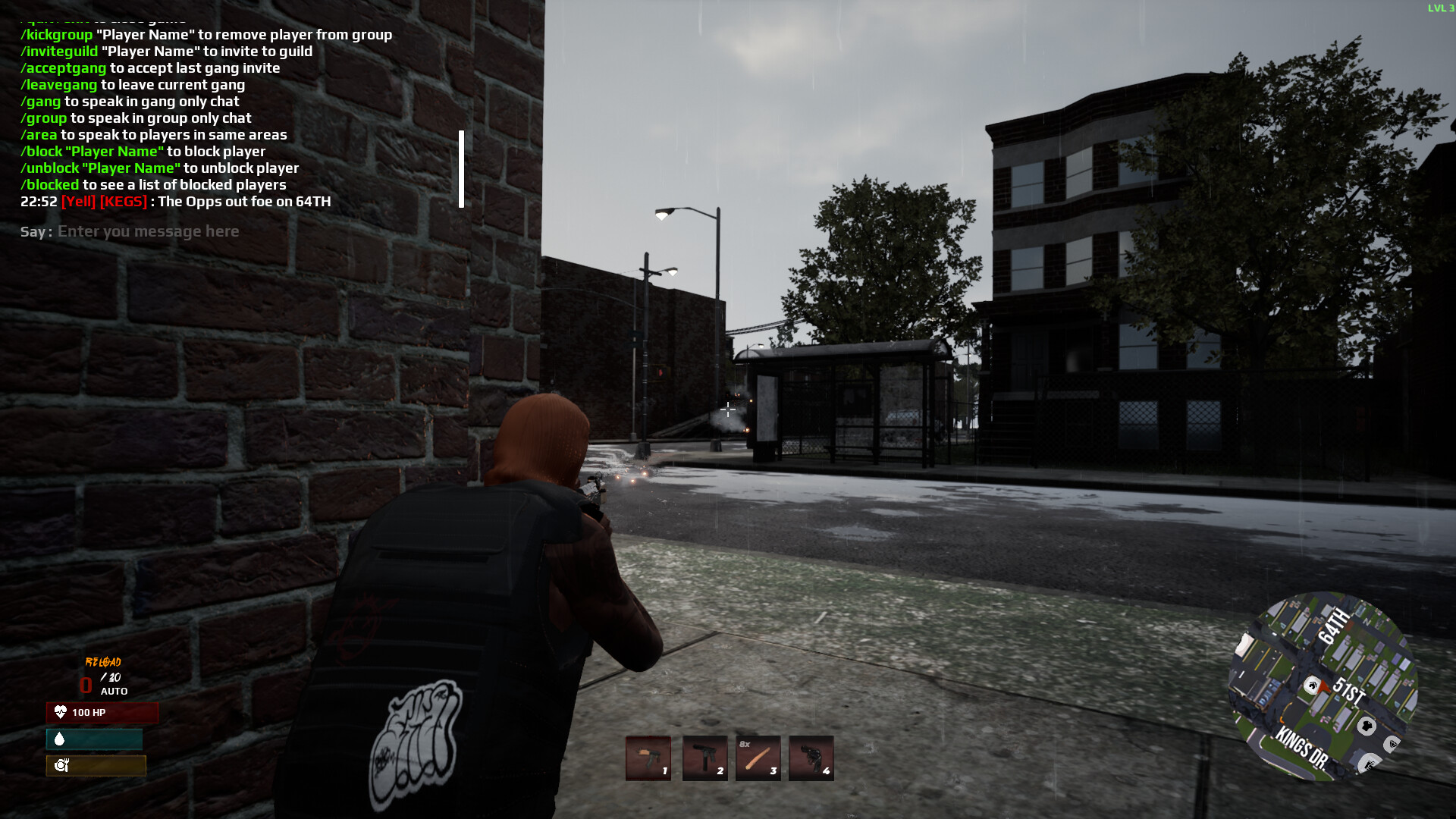1456x819 pixels.
Task: Click the /acceptgang chat command
Action: click(x=63, y=67)
